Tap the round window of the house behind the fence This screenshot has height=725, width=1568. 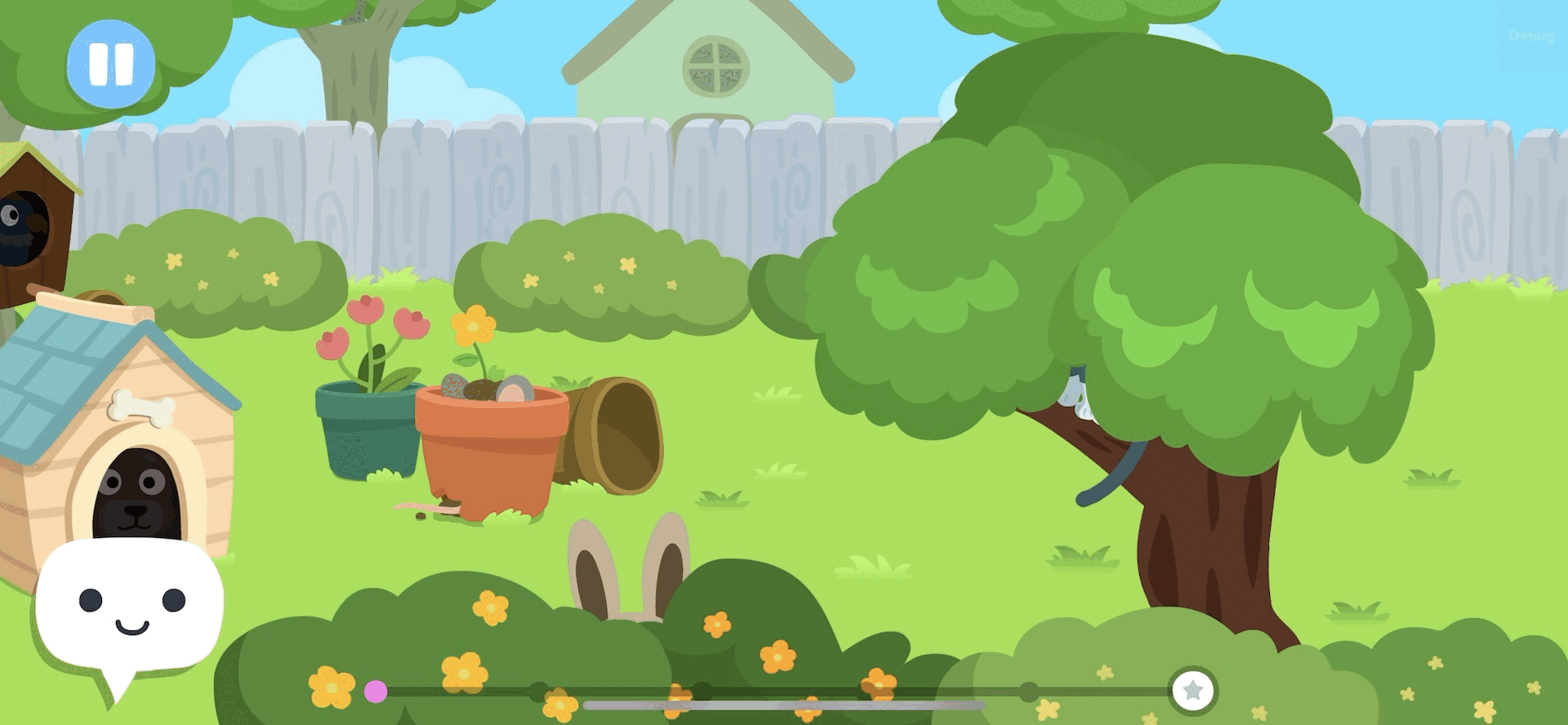click(717, 65)
